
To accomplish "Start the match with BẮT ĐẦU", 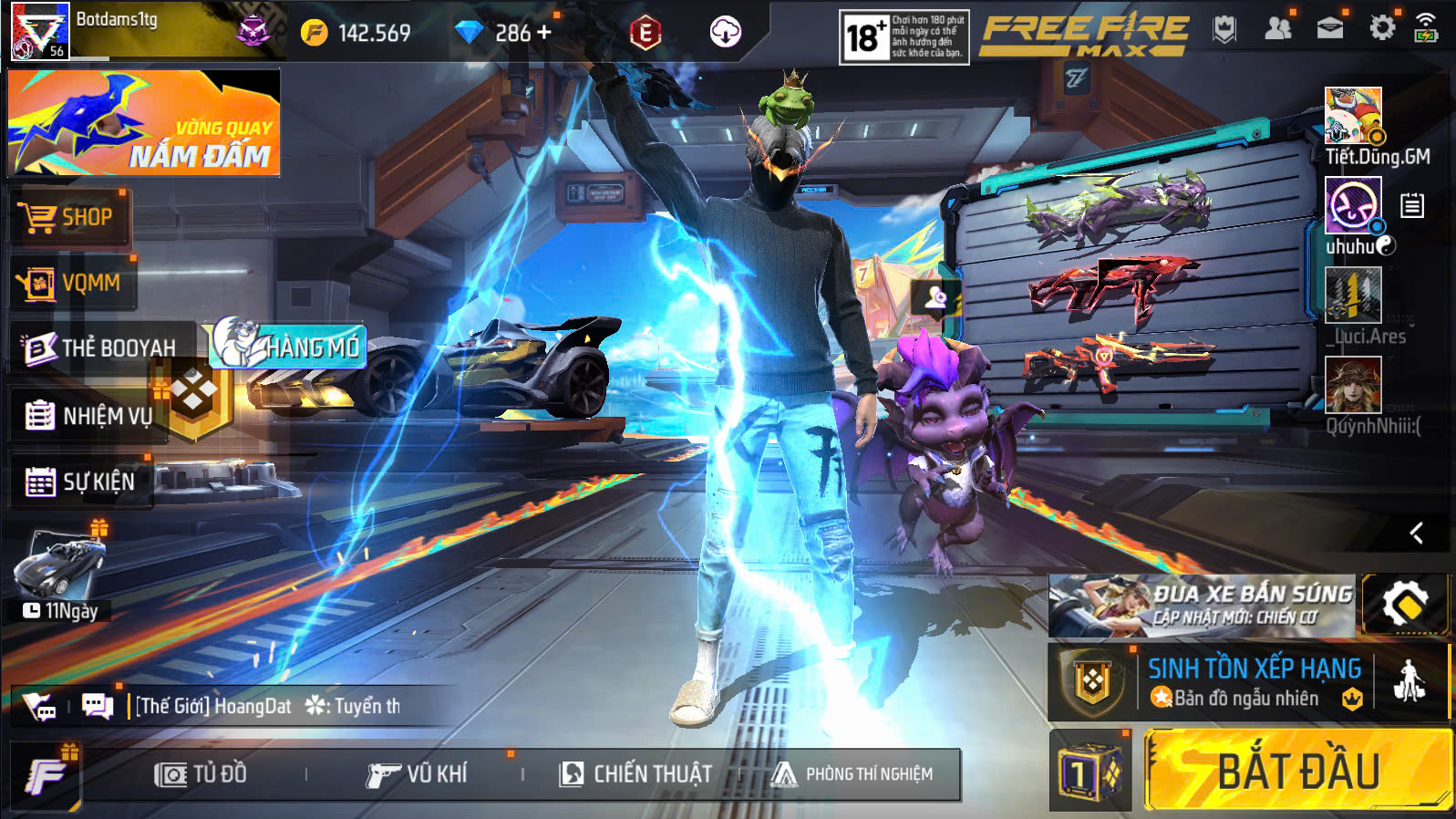I will click(x=1297, y=771).
